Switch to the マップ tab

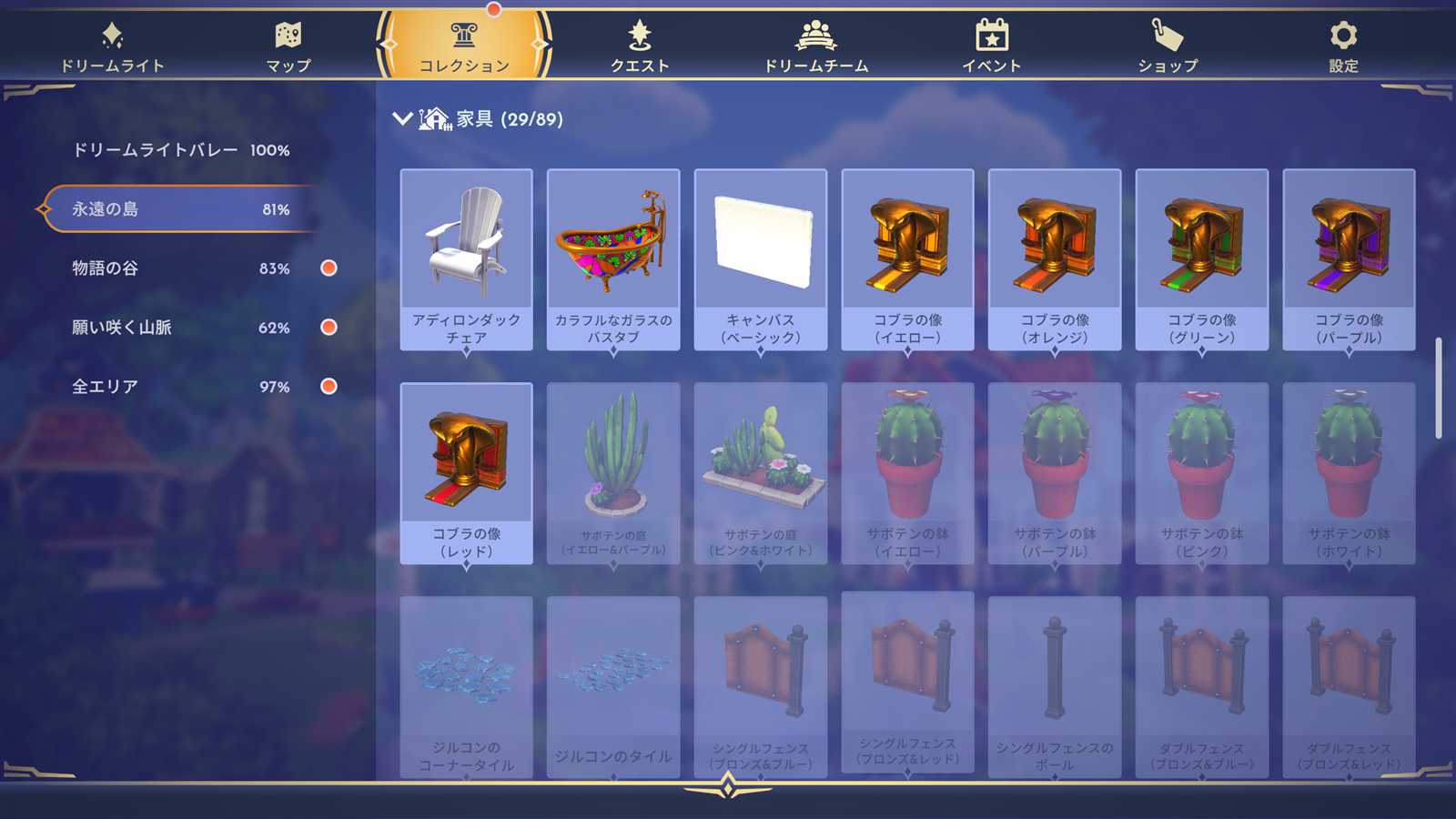pos(288,47)
